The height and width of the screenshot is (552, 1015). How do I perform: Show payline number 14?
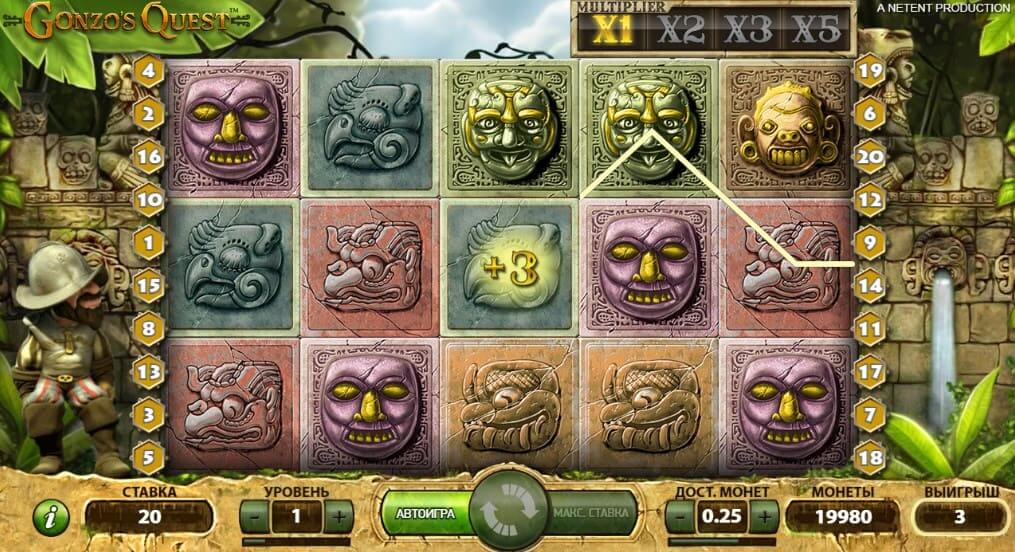coord(868,285)
